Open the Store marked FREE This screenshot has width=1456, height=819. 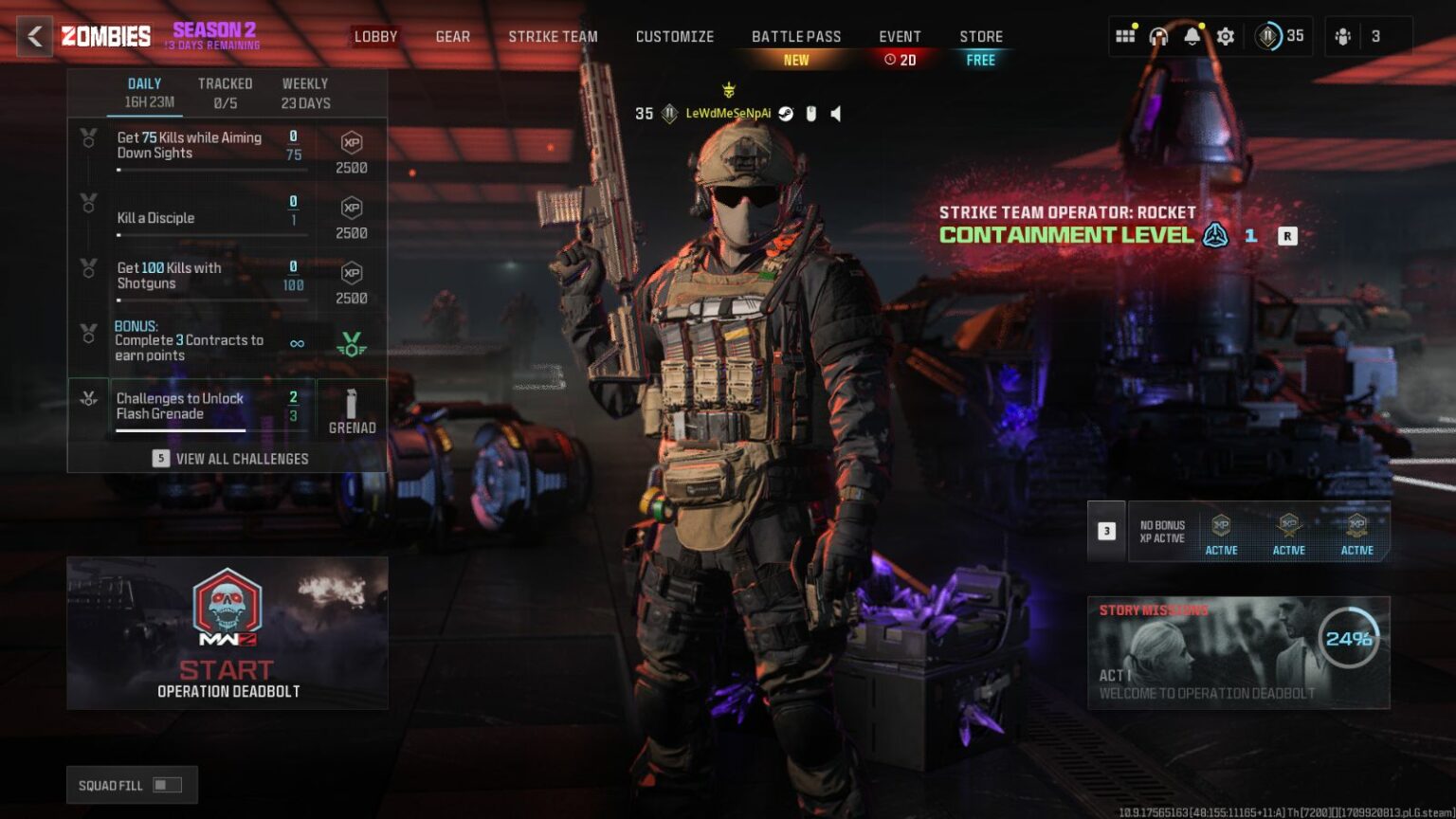tap(981, 36)
